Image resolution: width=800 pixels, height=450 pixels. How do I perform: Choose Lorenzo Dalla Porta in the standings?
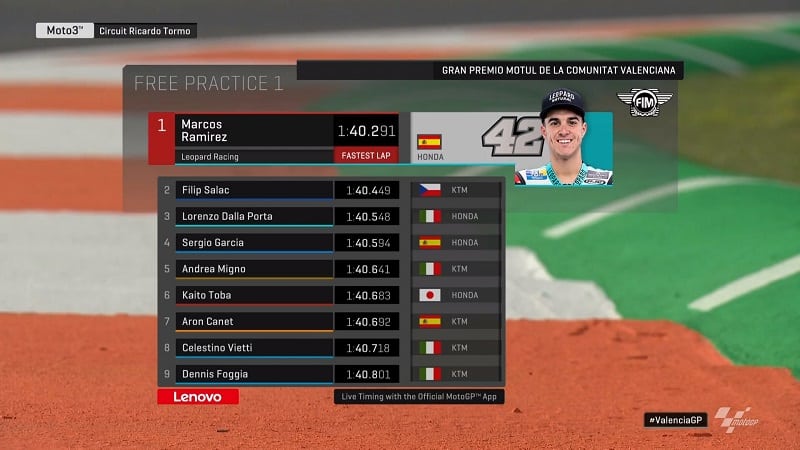point(331,216)
